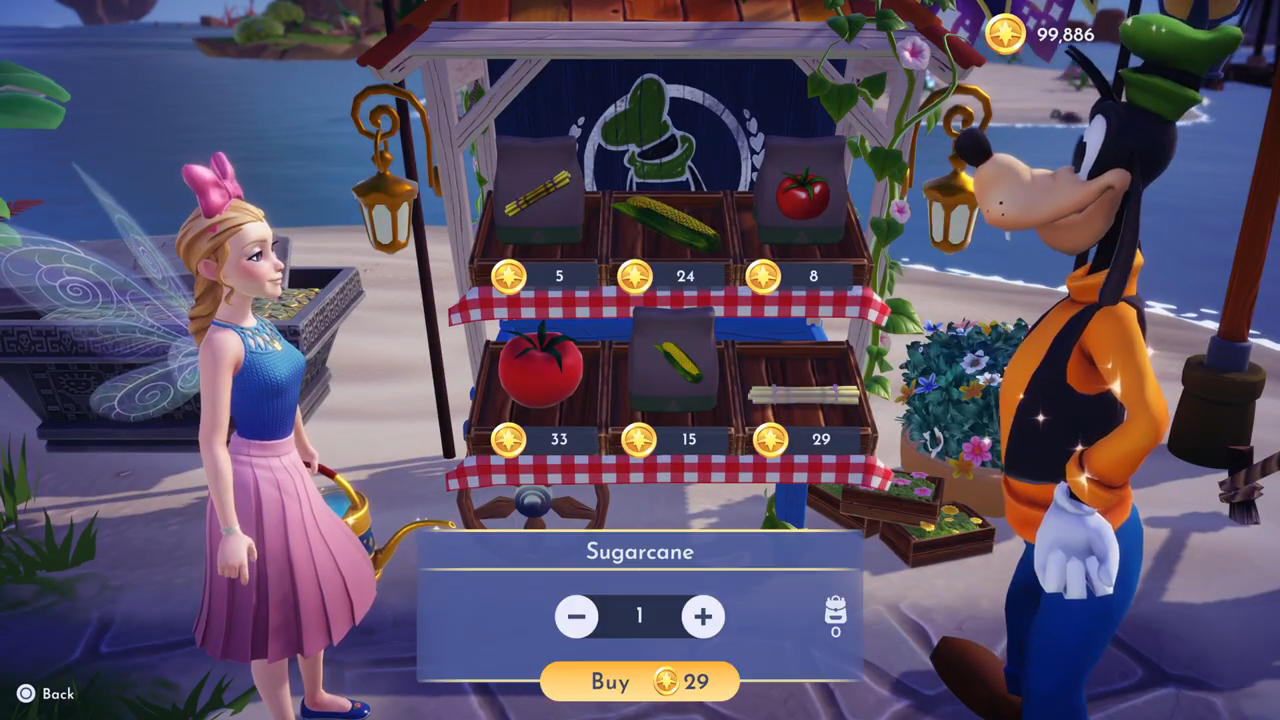Select the tomato seed bag priced 8
Screen dimensions: 1280x720
[x=802, y=192]
